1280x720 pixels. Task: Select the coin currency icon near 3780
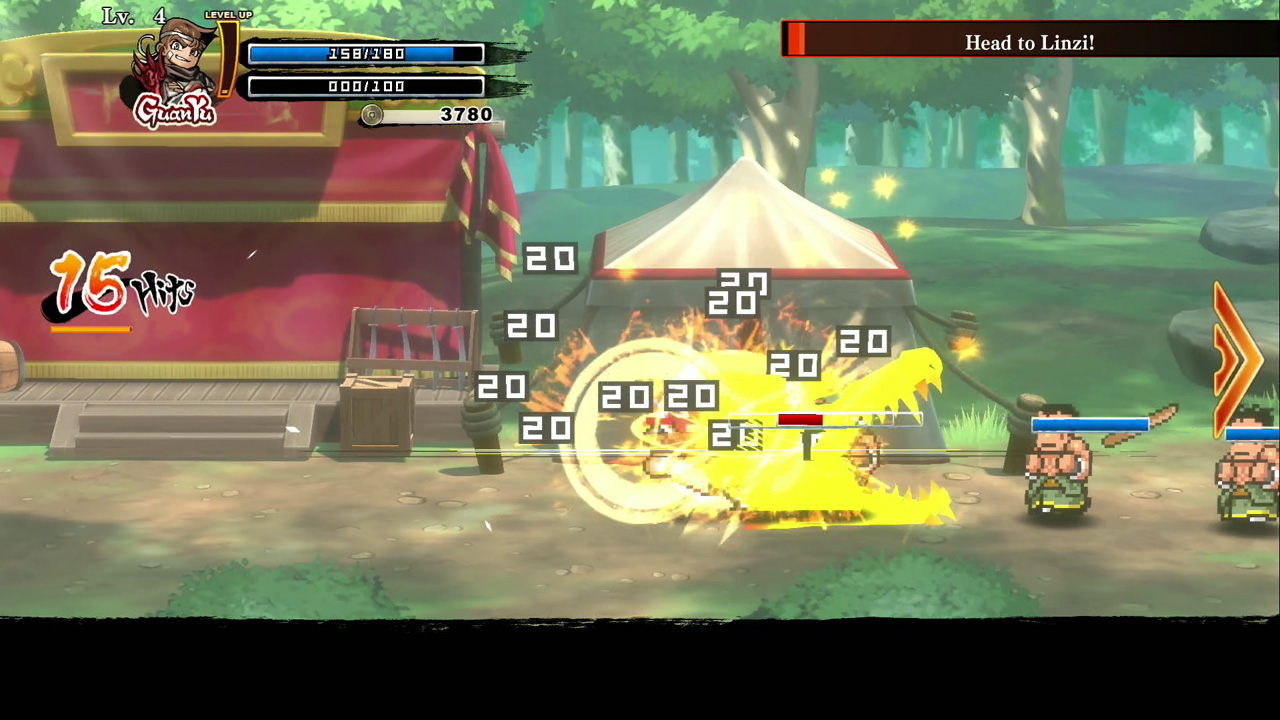(x=371, y=115)
